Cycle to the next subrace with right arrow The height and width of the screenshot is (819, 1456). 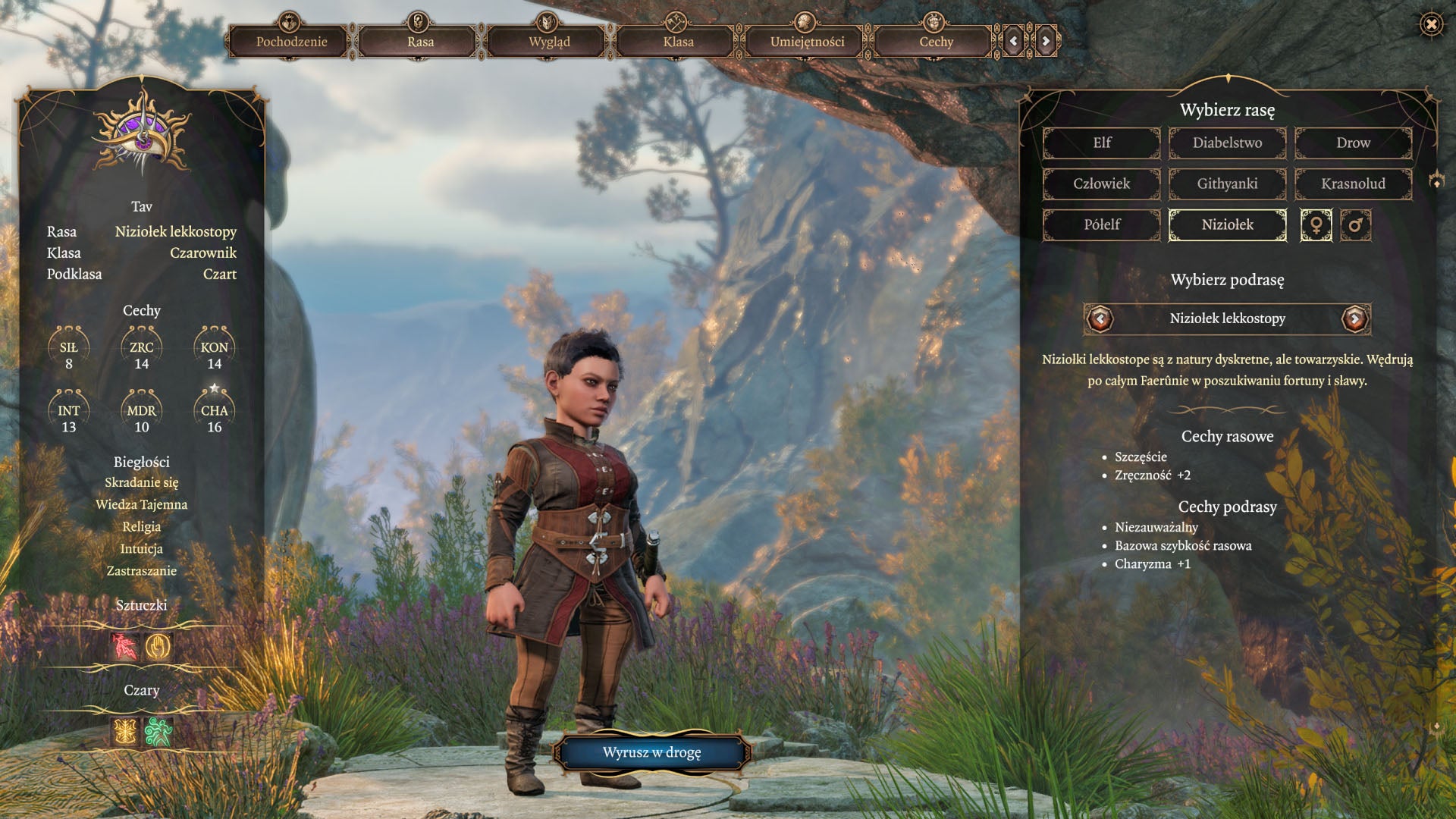click(1354, 318)
